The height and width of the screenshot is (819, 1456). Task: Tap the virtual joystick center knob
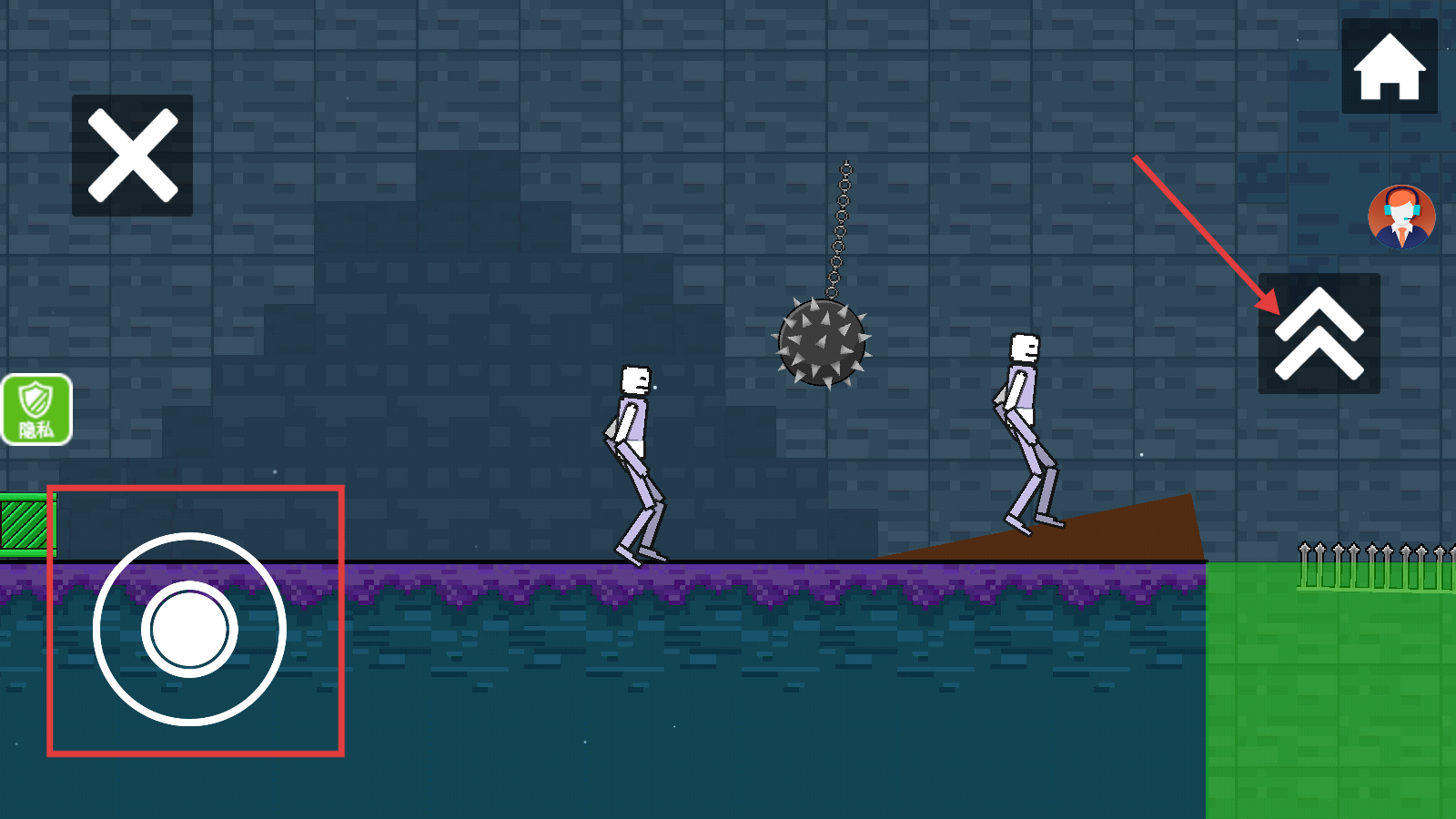(x=189, y=629)
